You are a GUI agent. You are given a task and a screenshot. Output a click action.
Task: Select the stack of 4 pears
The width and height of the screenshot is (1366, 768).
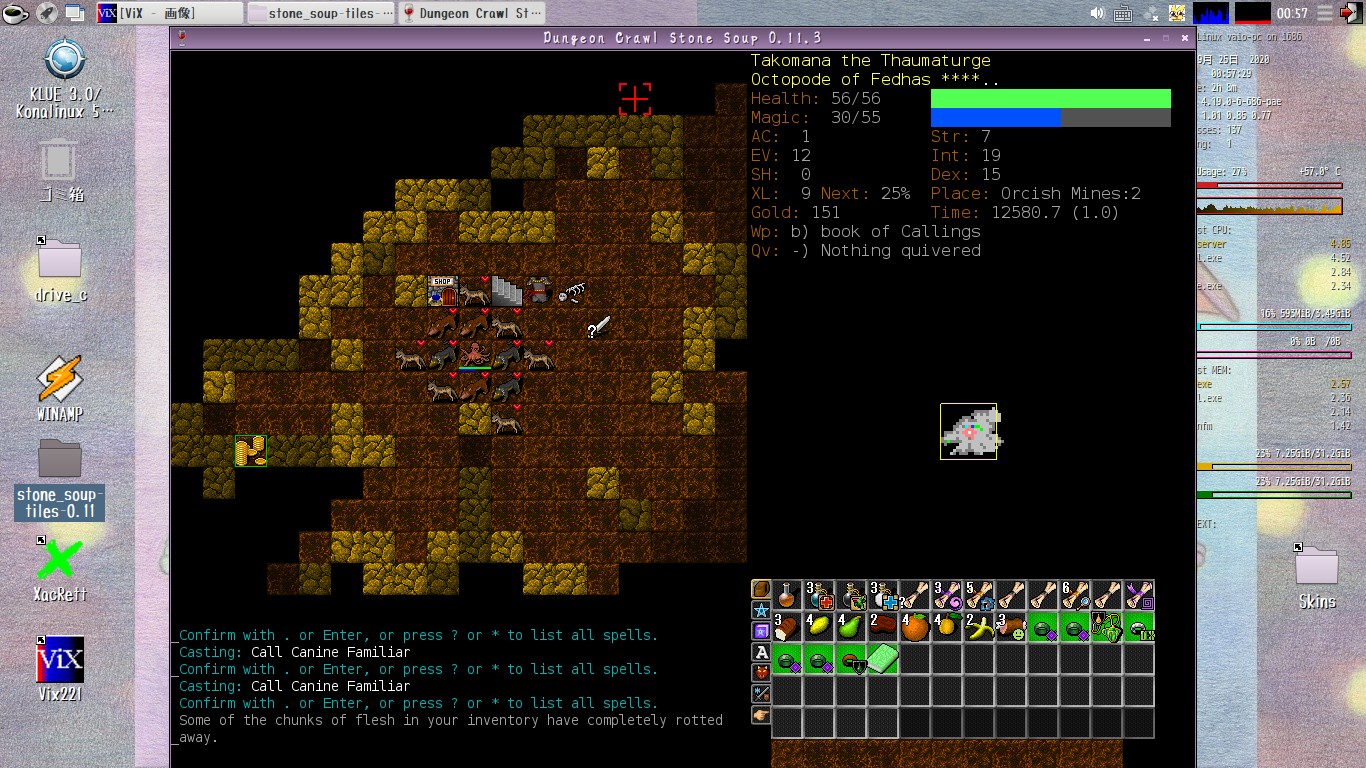click(852, 628)
